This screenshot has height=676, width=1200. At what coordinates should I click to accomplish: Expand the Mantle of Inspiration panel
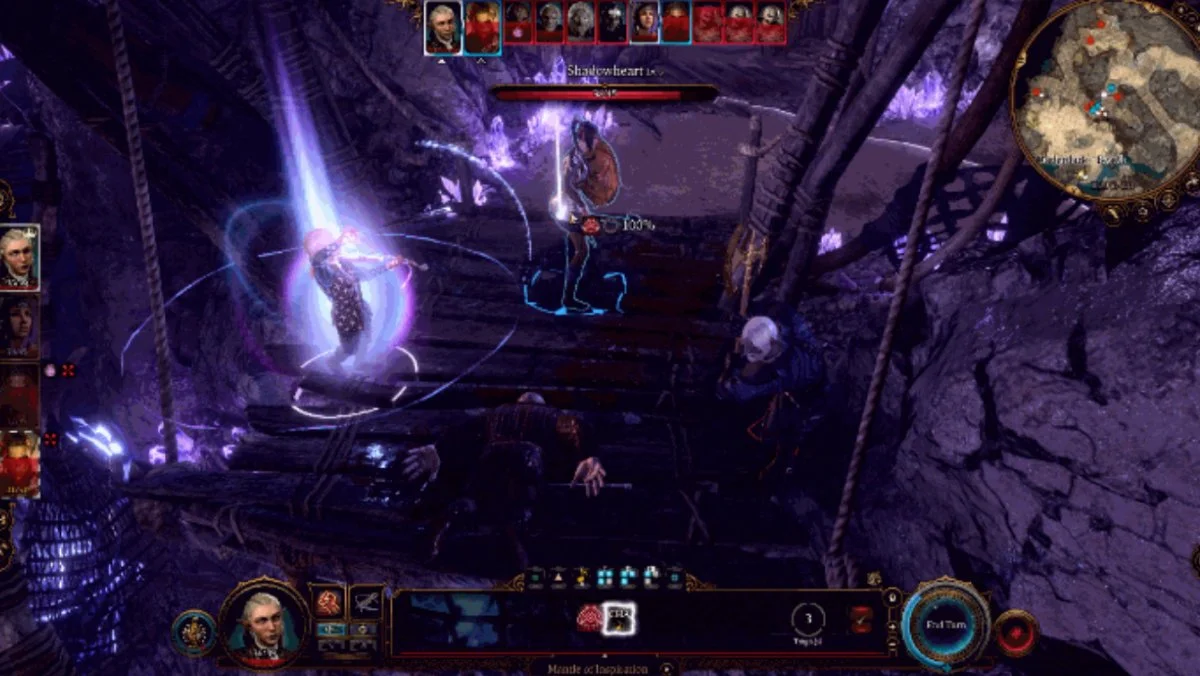[x=667, y=668]
